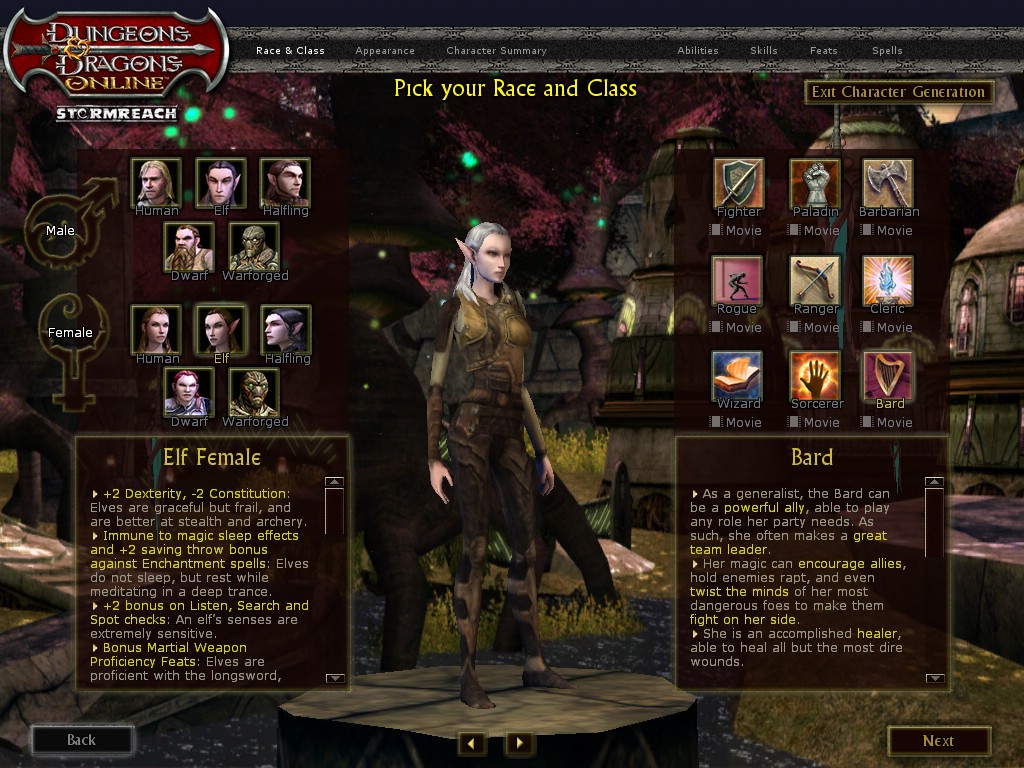
Task: Rotate the character model left
Action: [x=471, y=742]
